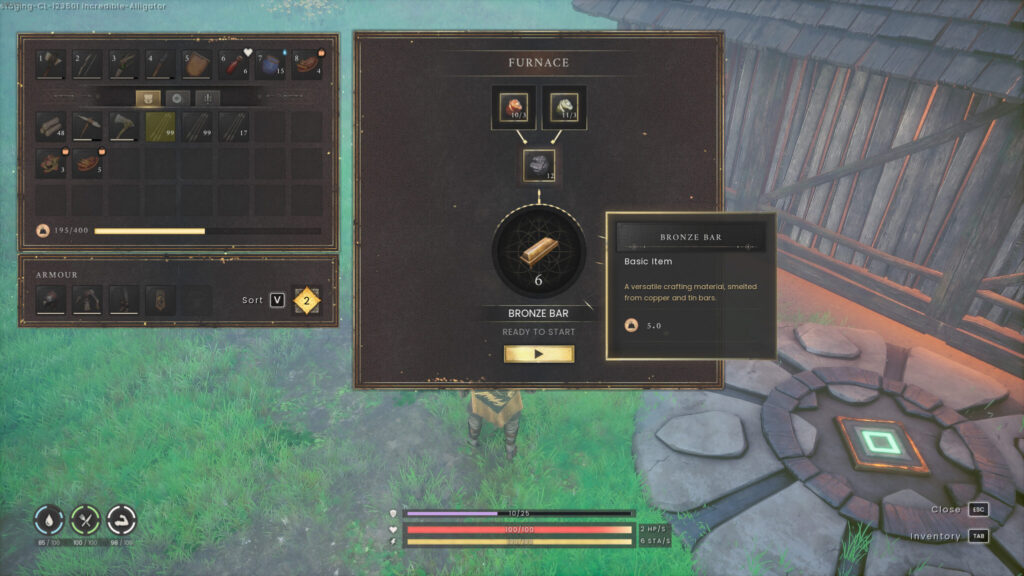Viewport: 1024px width, 576px height.
Task: Select the helmet armour slot
Action: point(51,299)
